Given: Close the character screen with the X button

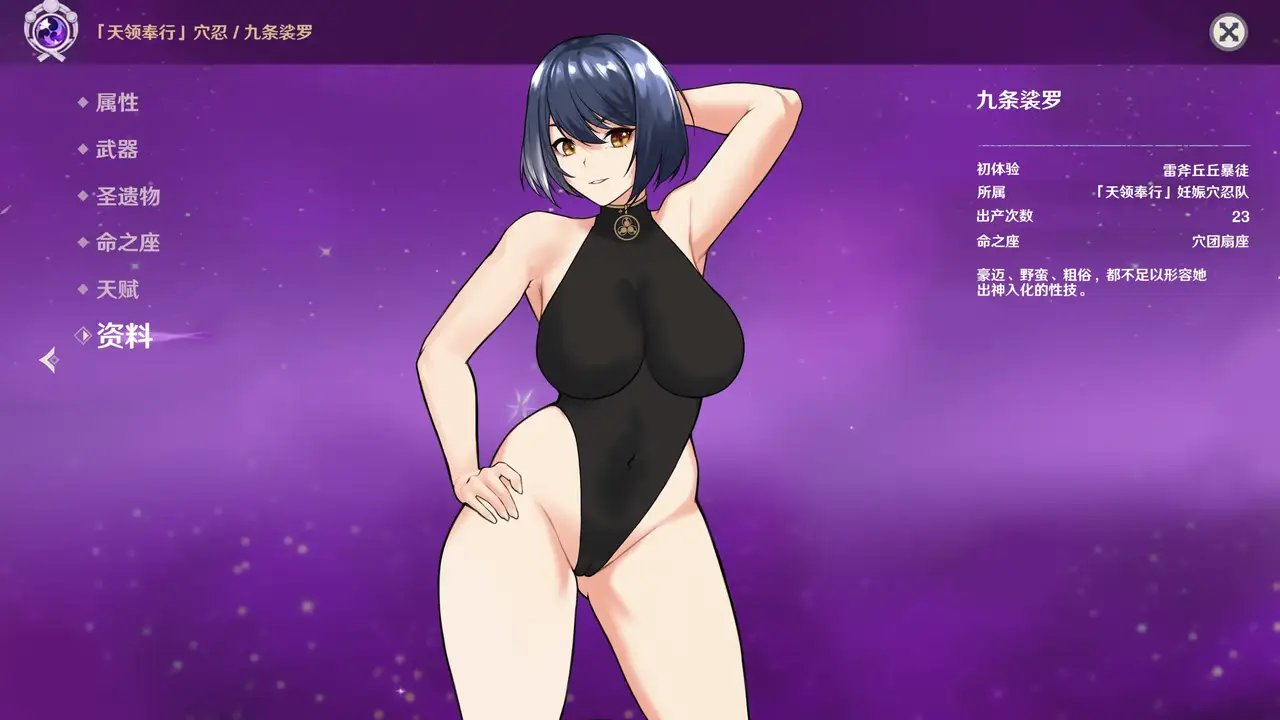Looking at the screenshot, I should coord(1228,32).
